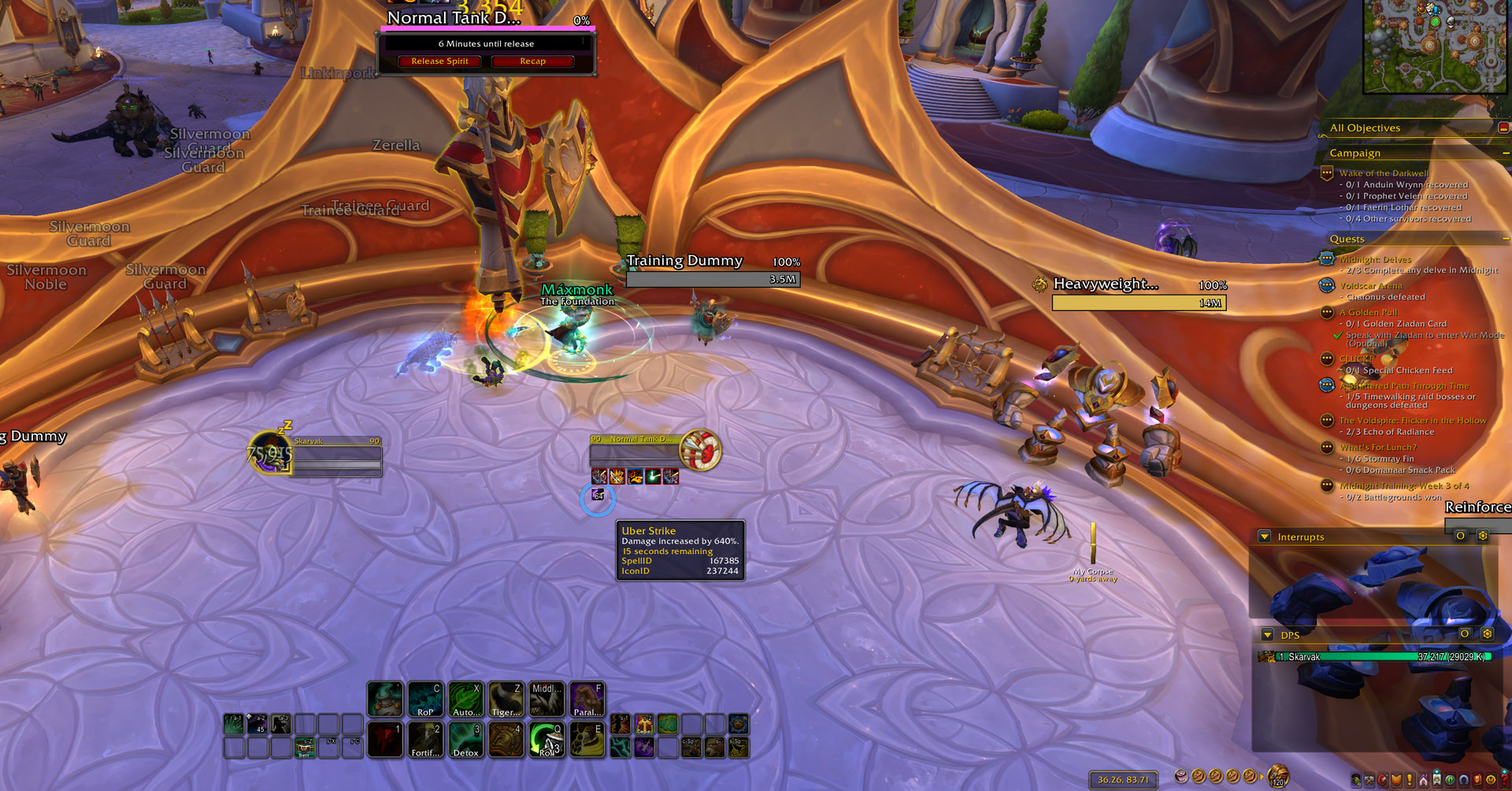Collapse the All Objectives tracker
The image size is (1512, 791).
(1503, 128)
